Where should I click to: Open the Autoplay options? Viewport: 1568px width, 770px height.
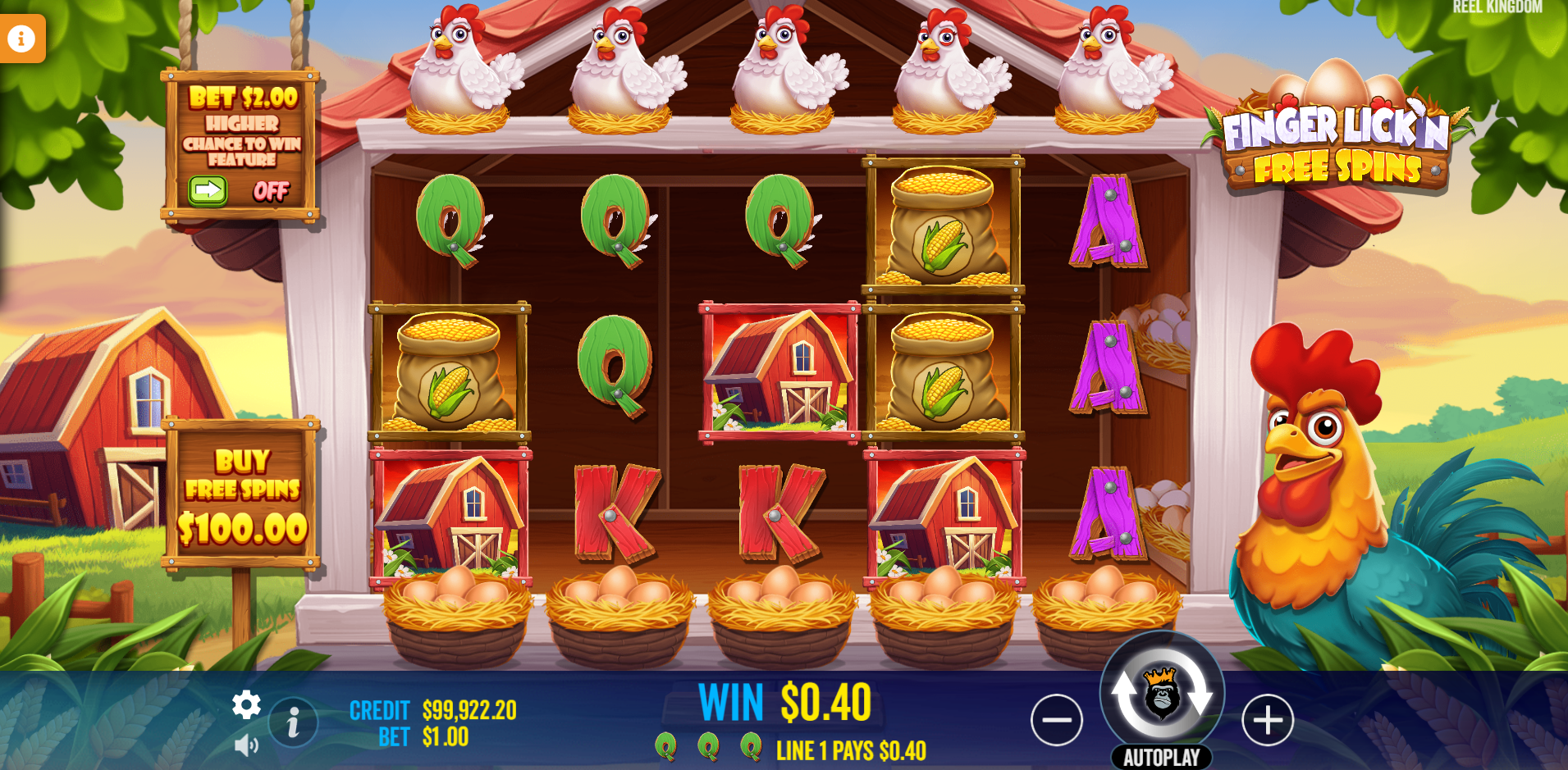point(1161,757)
